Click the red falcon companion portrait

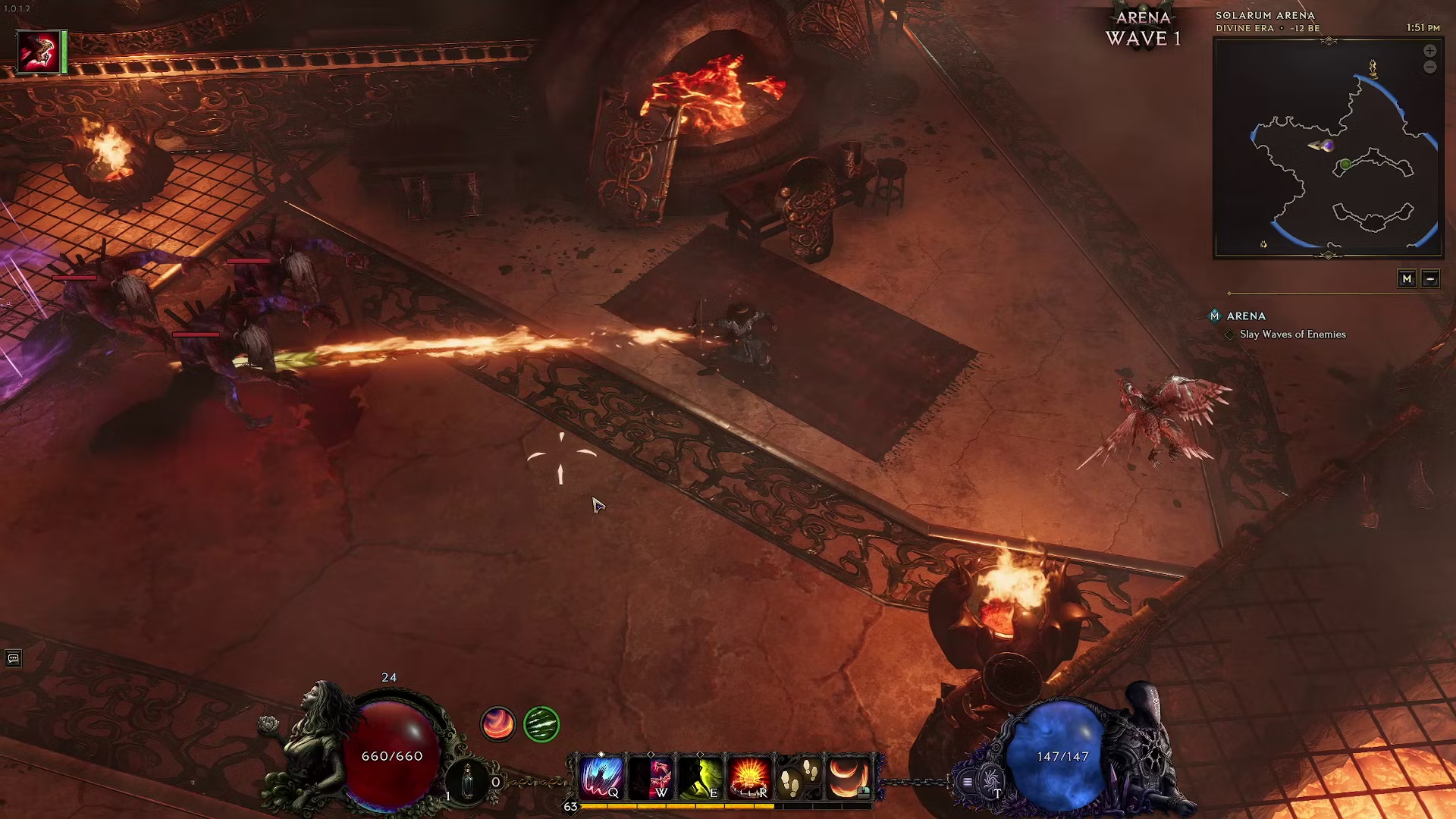[x=38, y=52]
